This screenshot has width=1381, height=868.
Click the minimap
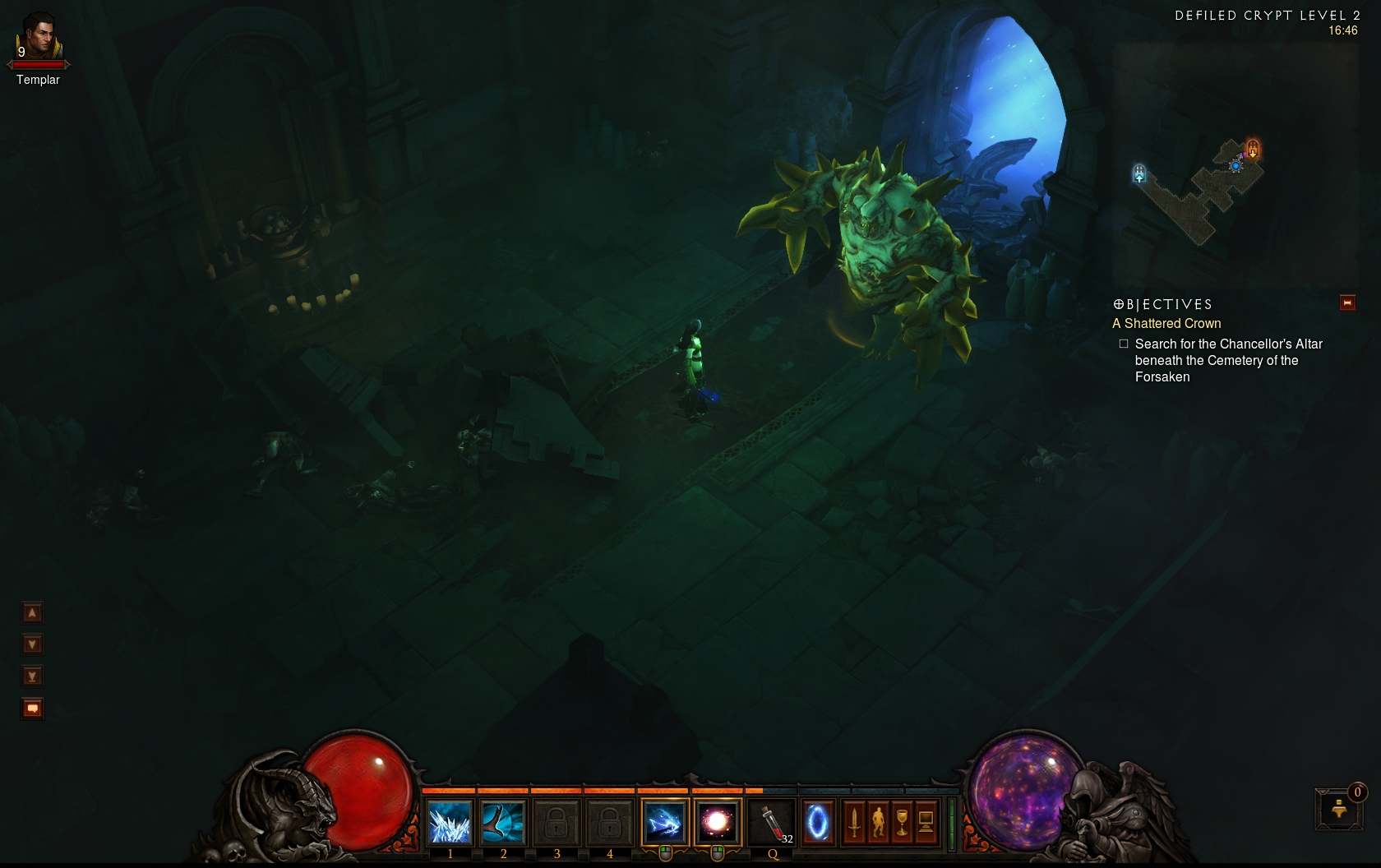pos(1208,193)
